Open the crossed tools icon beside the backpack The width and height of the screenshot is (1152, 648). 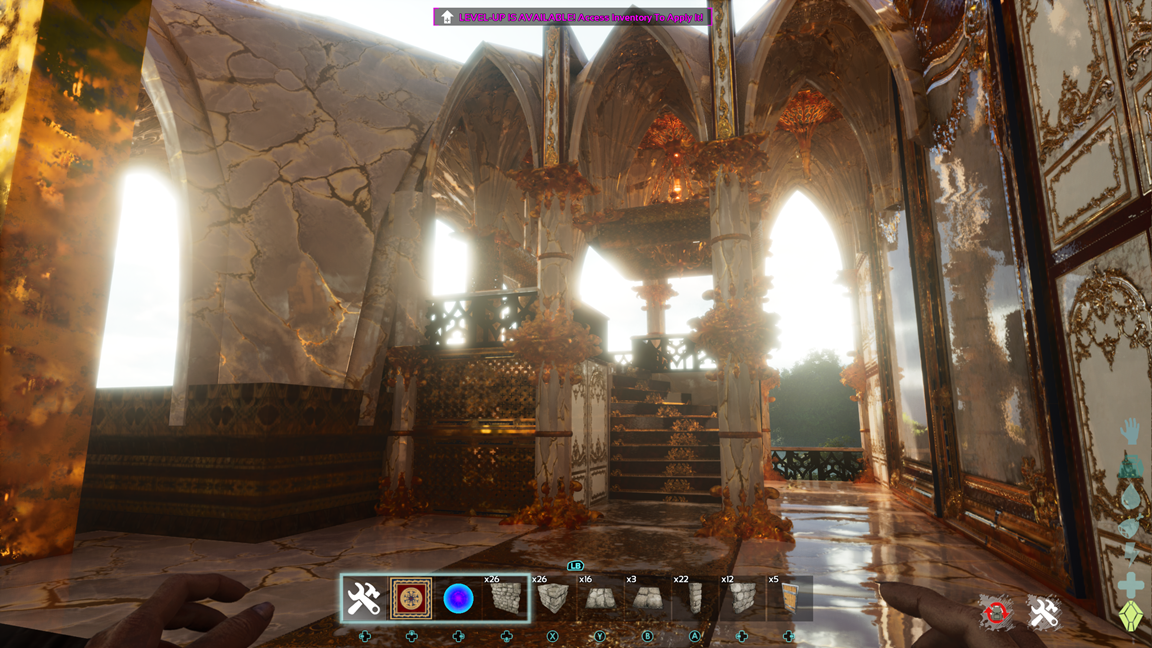click(x=1043, y=613)
